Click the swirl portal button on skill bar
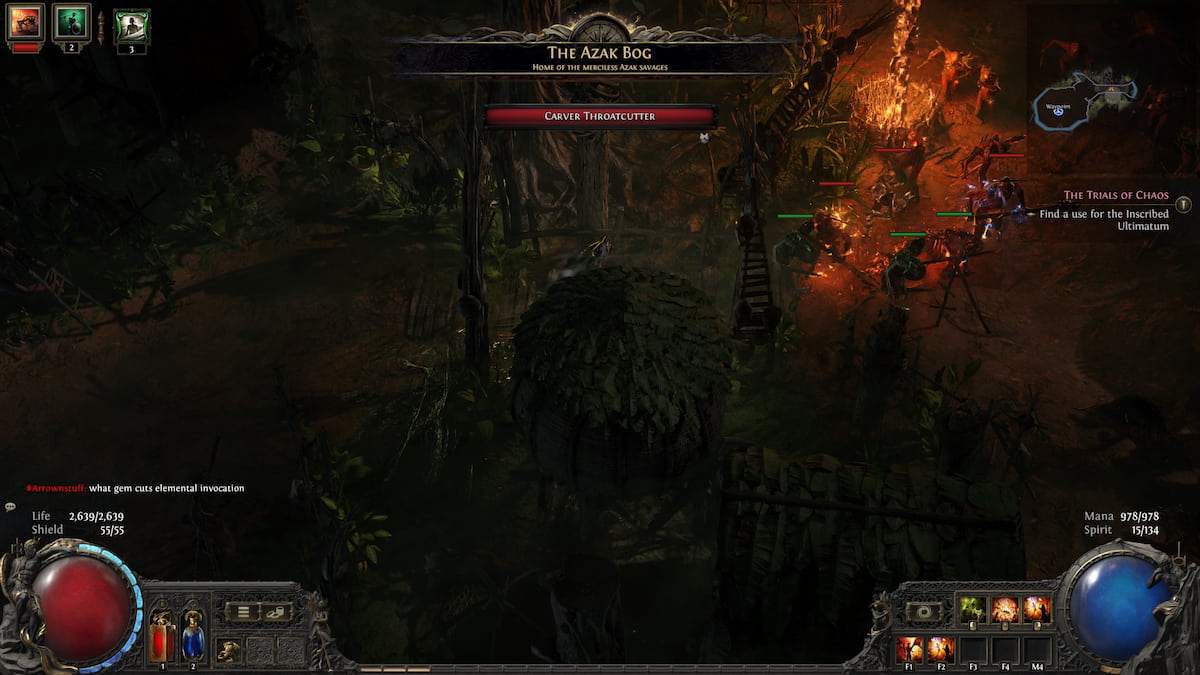1200x675 pixels. (923, 611)
